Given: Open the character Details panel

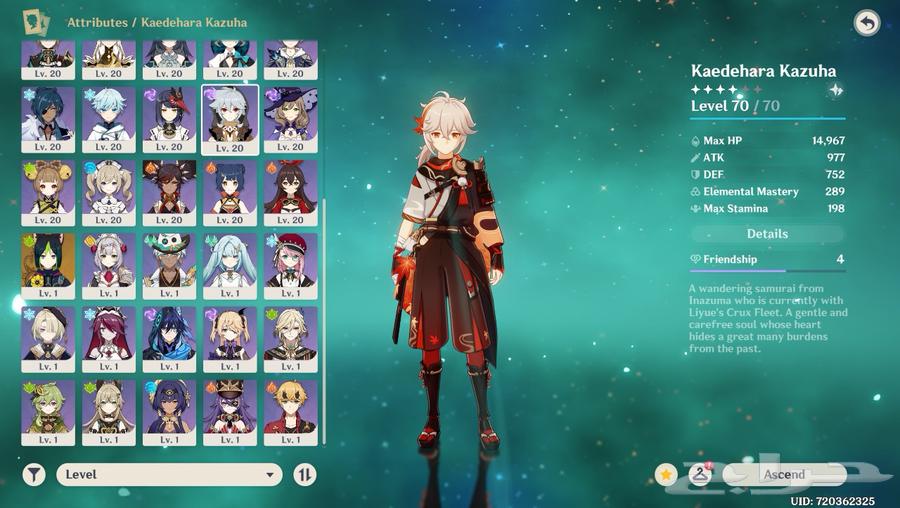Looking at the screenshot, I should click(767, 234).
